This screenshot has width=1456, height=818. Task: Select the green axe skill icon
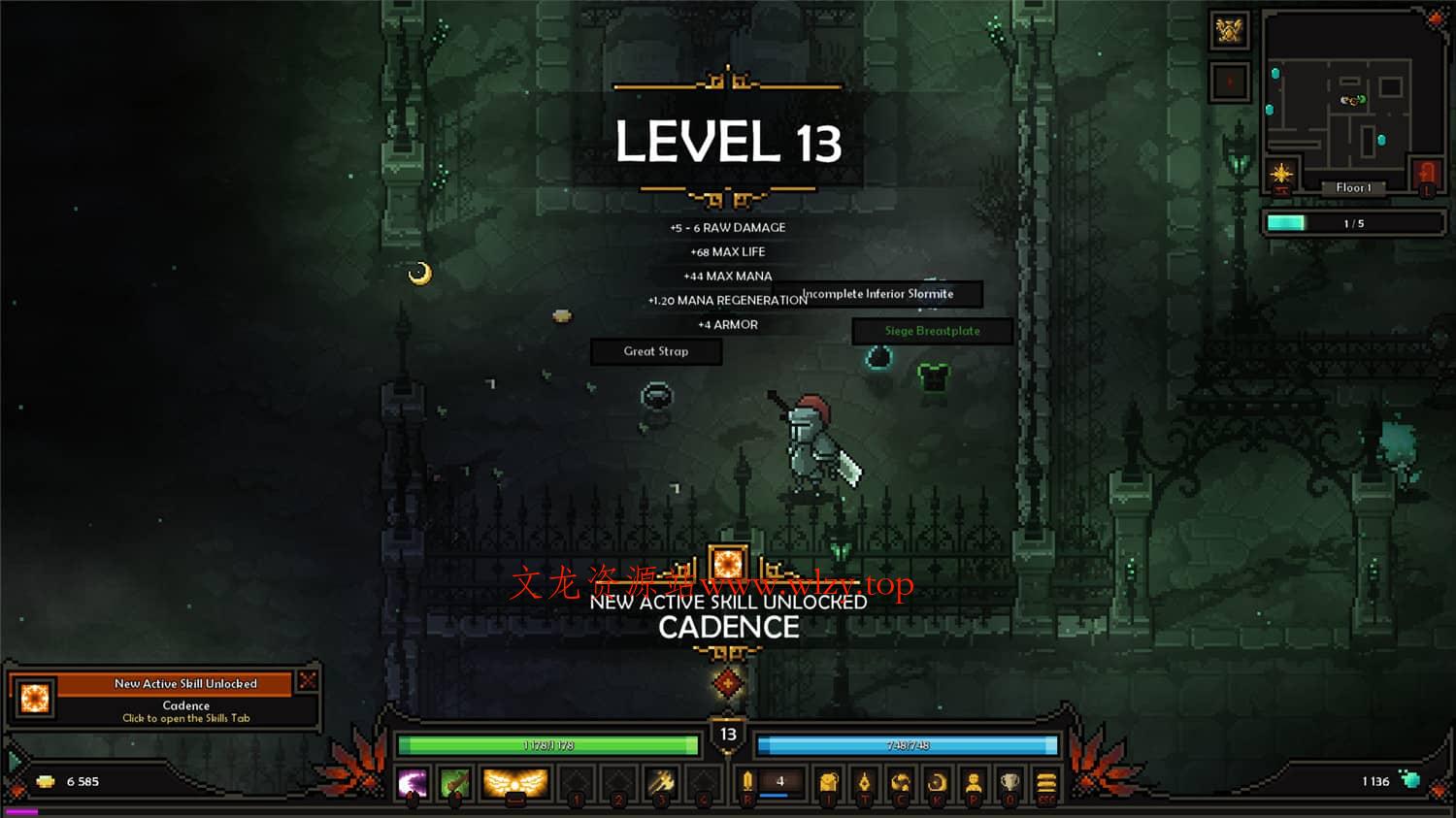coord(456,782)
